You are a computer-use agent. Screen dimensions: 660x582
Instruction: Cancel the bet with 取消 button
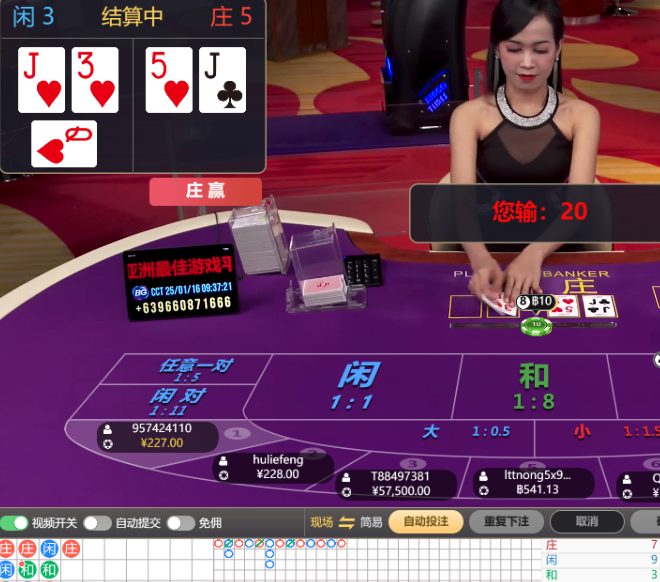(x=586, y=522)
